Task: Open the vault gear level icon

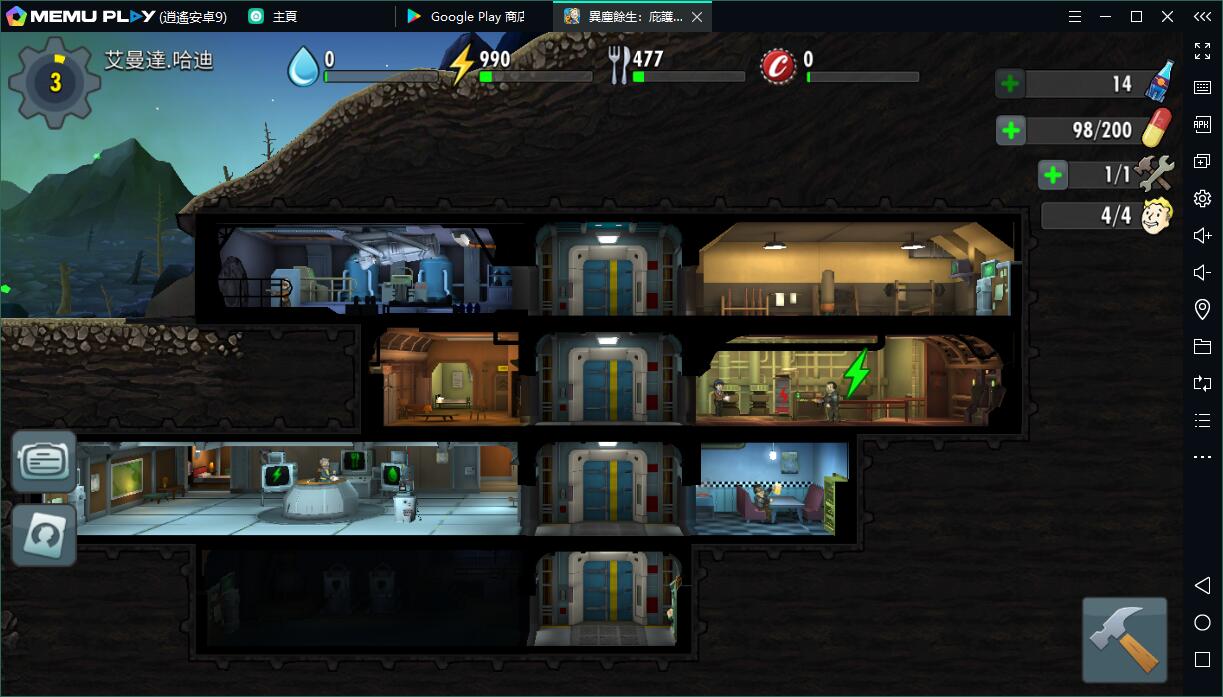Action: [x=55, y=83]
